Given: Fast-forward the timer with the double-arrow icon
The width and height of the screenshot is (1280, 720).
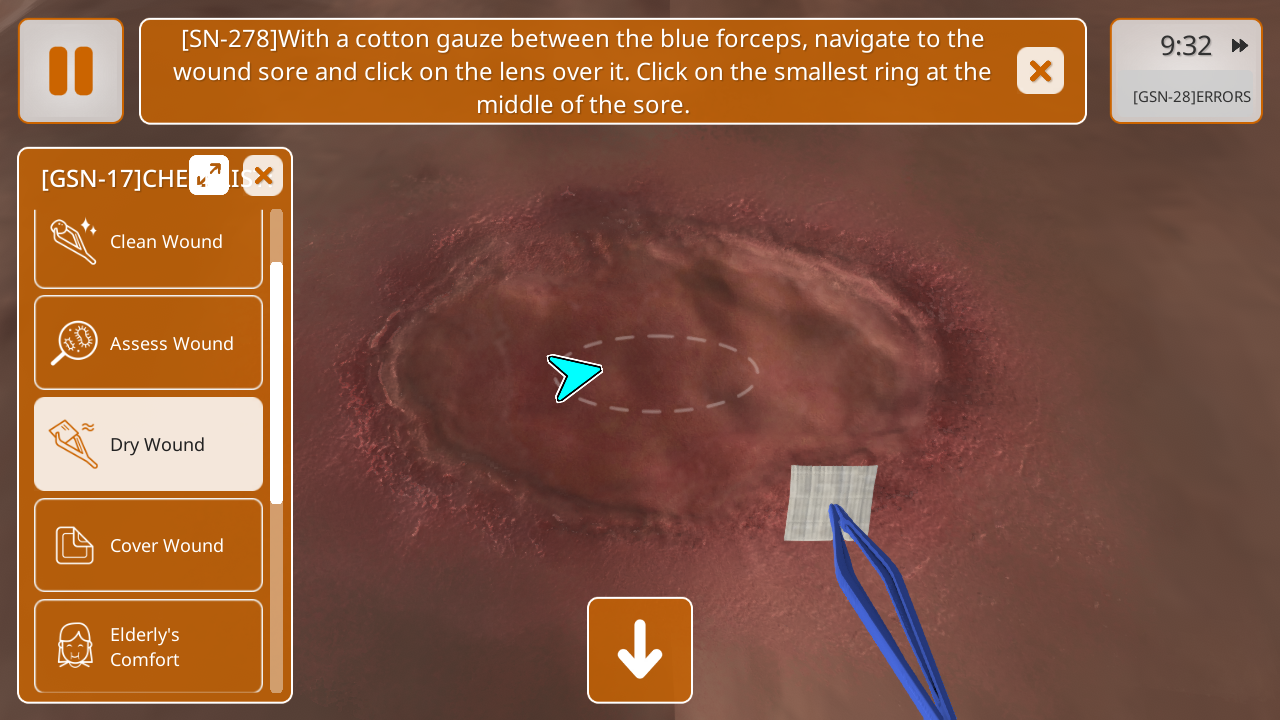Looking at the screenshot, I should pos(1240,46).
